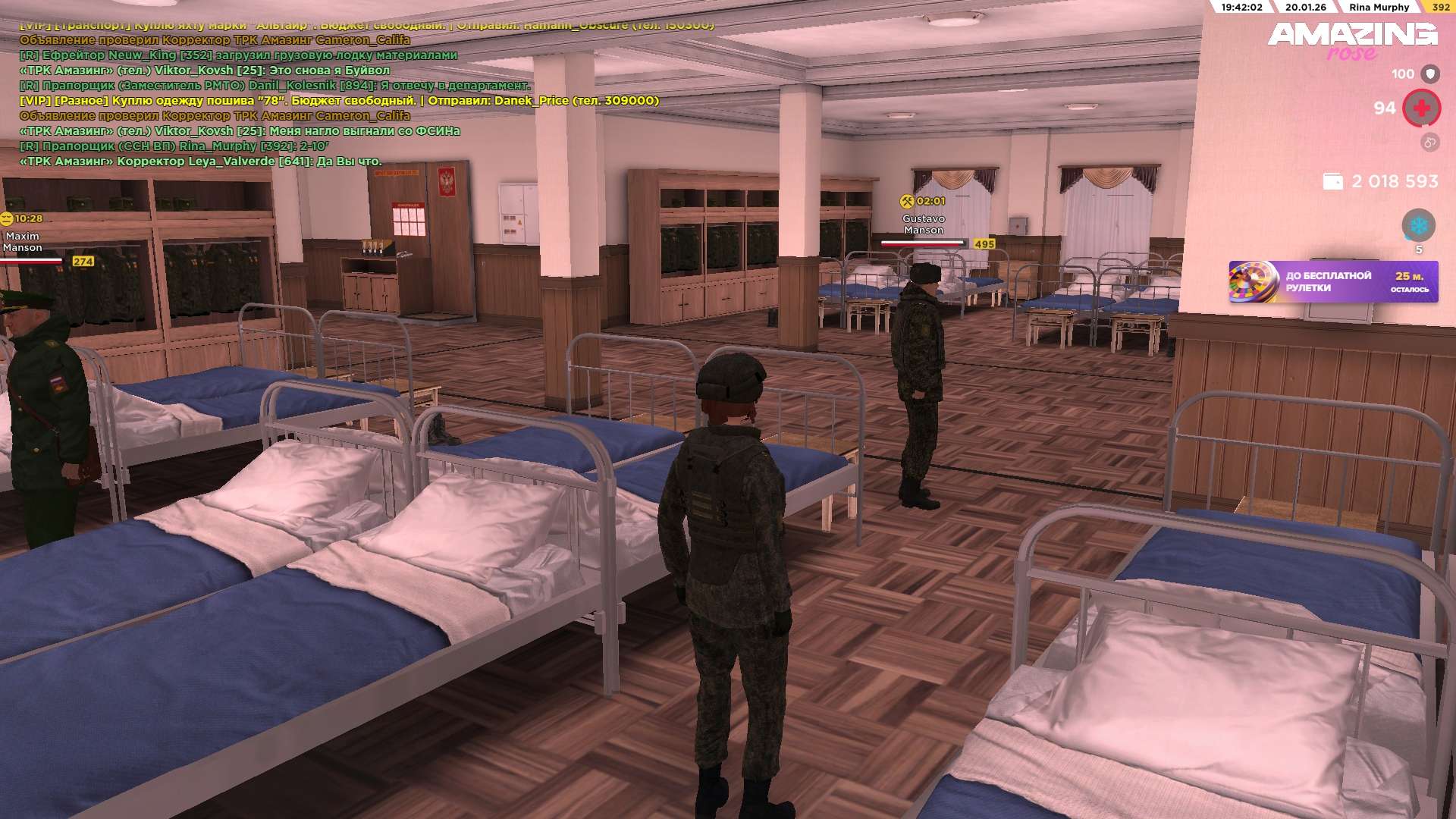Click the wallet icon beside the balance

1332,181
